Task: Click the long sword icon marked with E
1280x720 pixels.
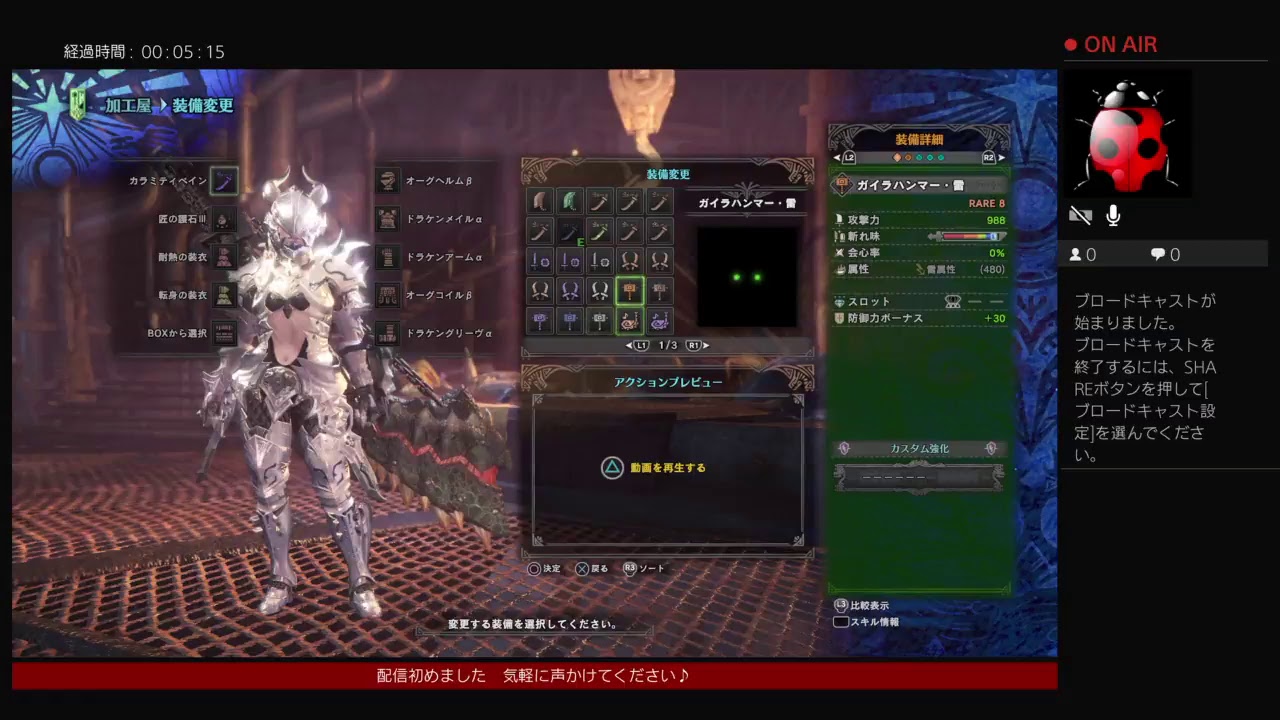Action: (570, 229)
